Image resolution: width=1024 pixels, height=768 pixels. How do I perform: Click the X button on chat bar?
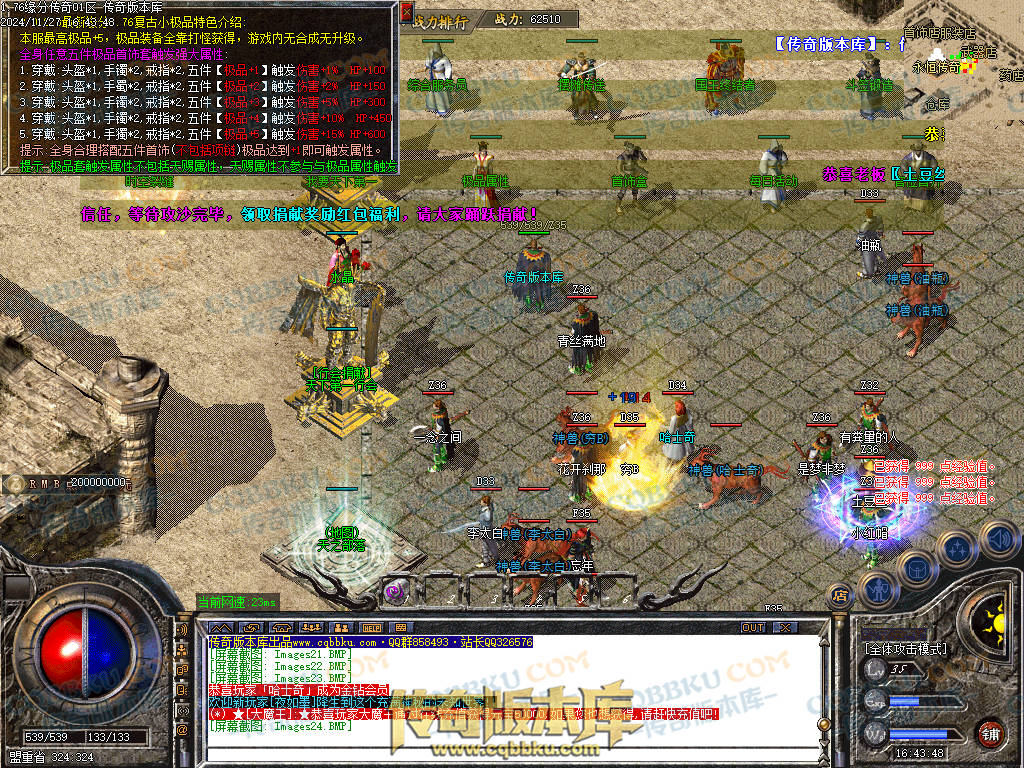click(x=785, y=627)
